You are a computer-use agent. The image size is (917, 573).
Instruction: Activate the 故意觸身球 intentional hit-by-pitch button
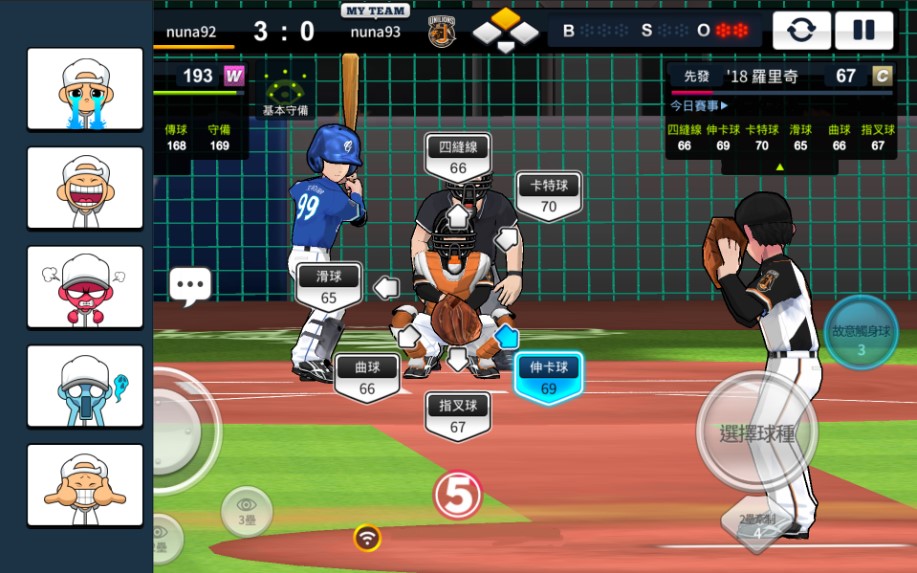tap(860, 332)
